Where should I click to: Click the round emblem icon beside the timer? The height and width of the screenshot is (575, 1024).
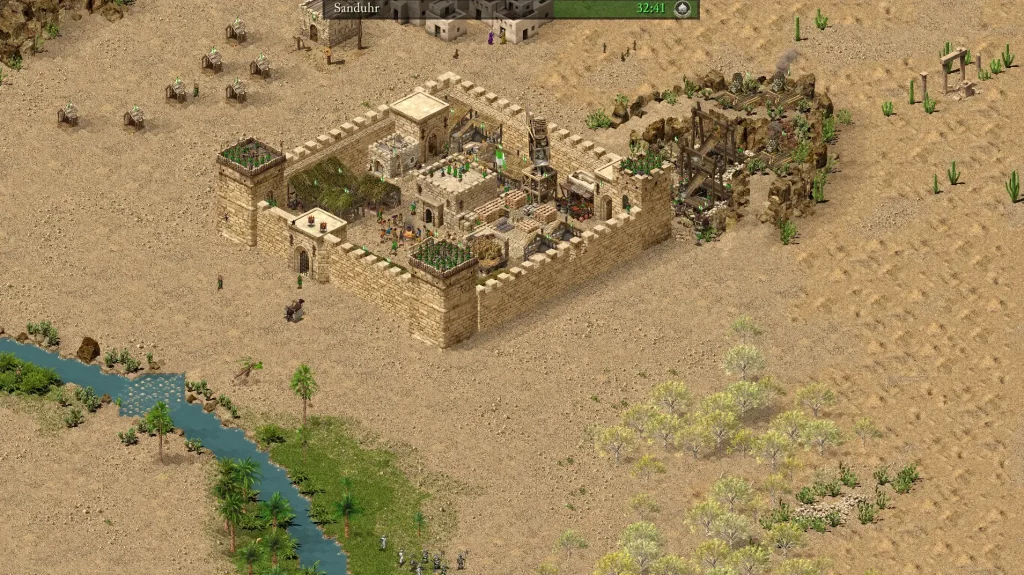(x=683, y=9)
